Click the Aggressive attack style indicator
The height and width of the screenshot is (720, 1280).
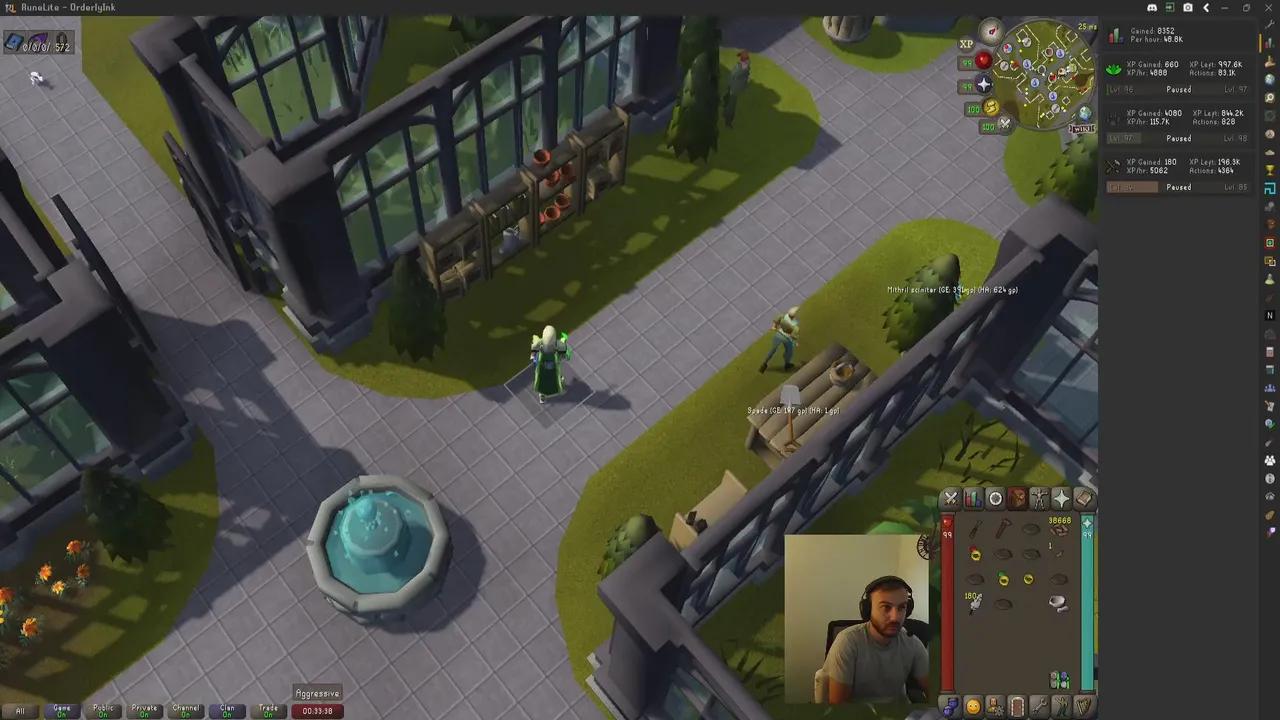318,693
